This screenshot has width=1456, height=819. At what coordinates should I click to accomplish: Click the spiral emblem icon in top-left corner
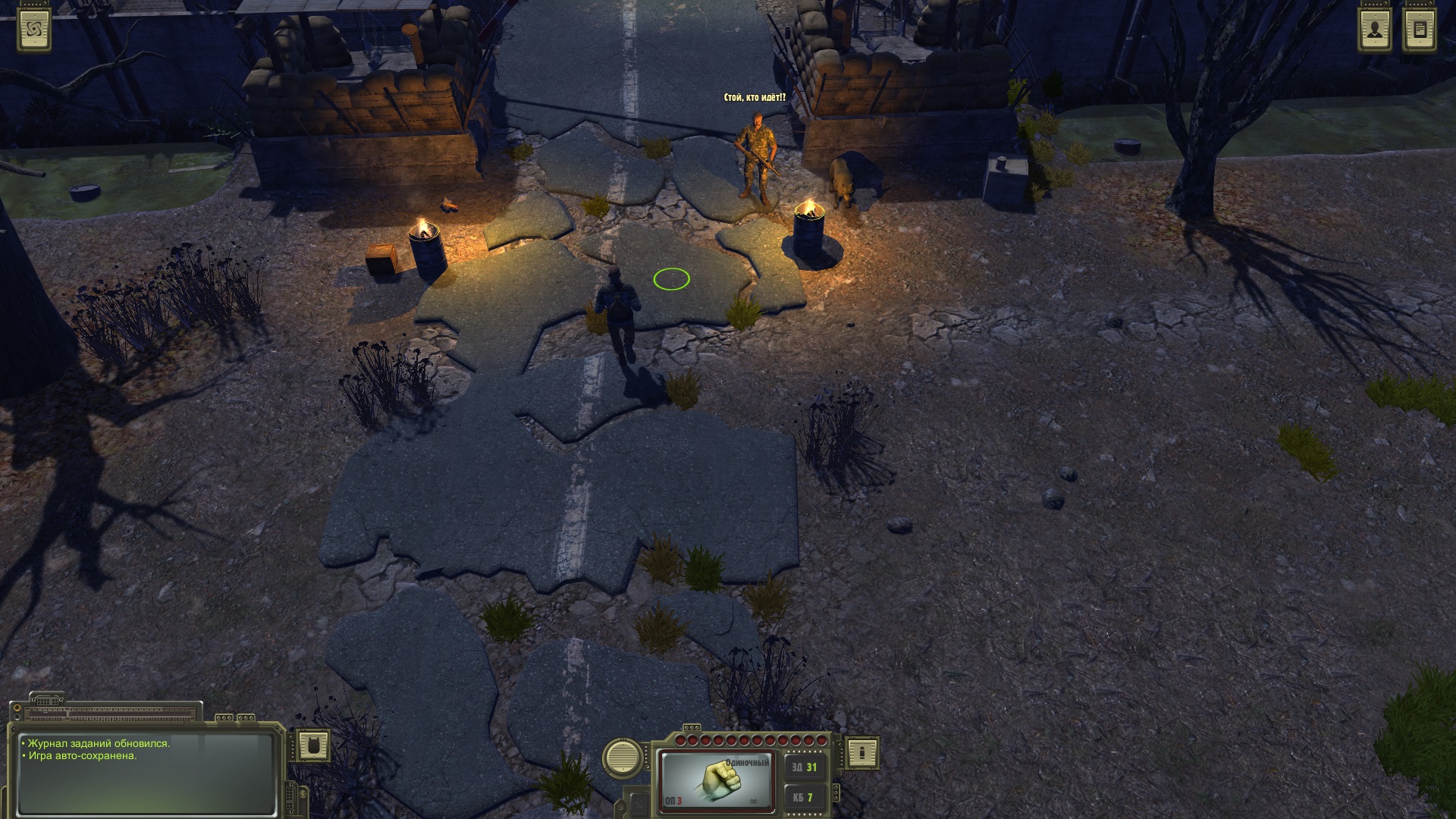(x=34, y=30)
